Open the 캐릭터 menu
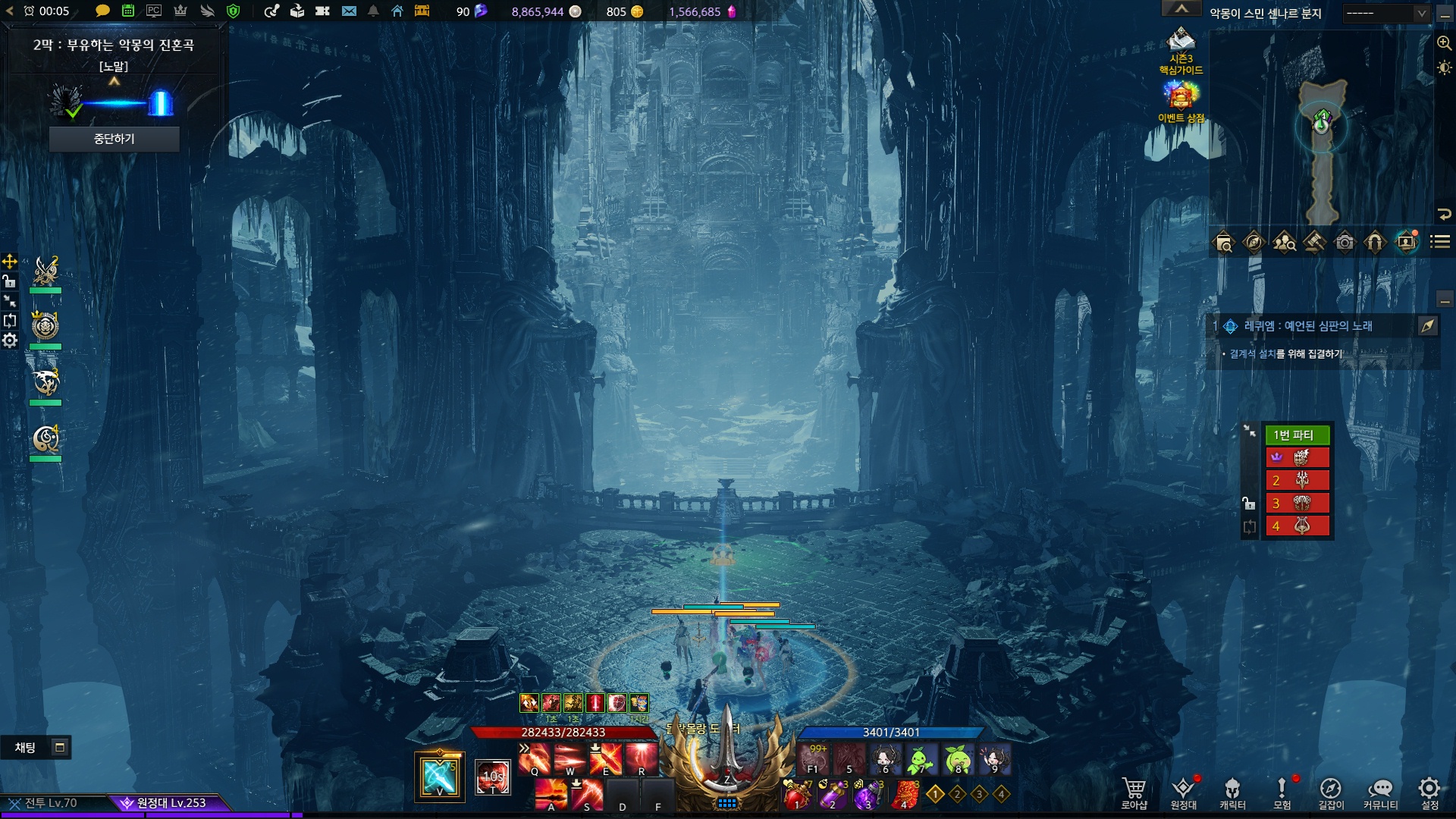 point(1232,792)
